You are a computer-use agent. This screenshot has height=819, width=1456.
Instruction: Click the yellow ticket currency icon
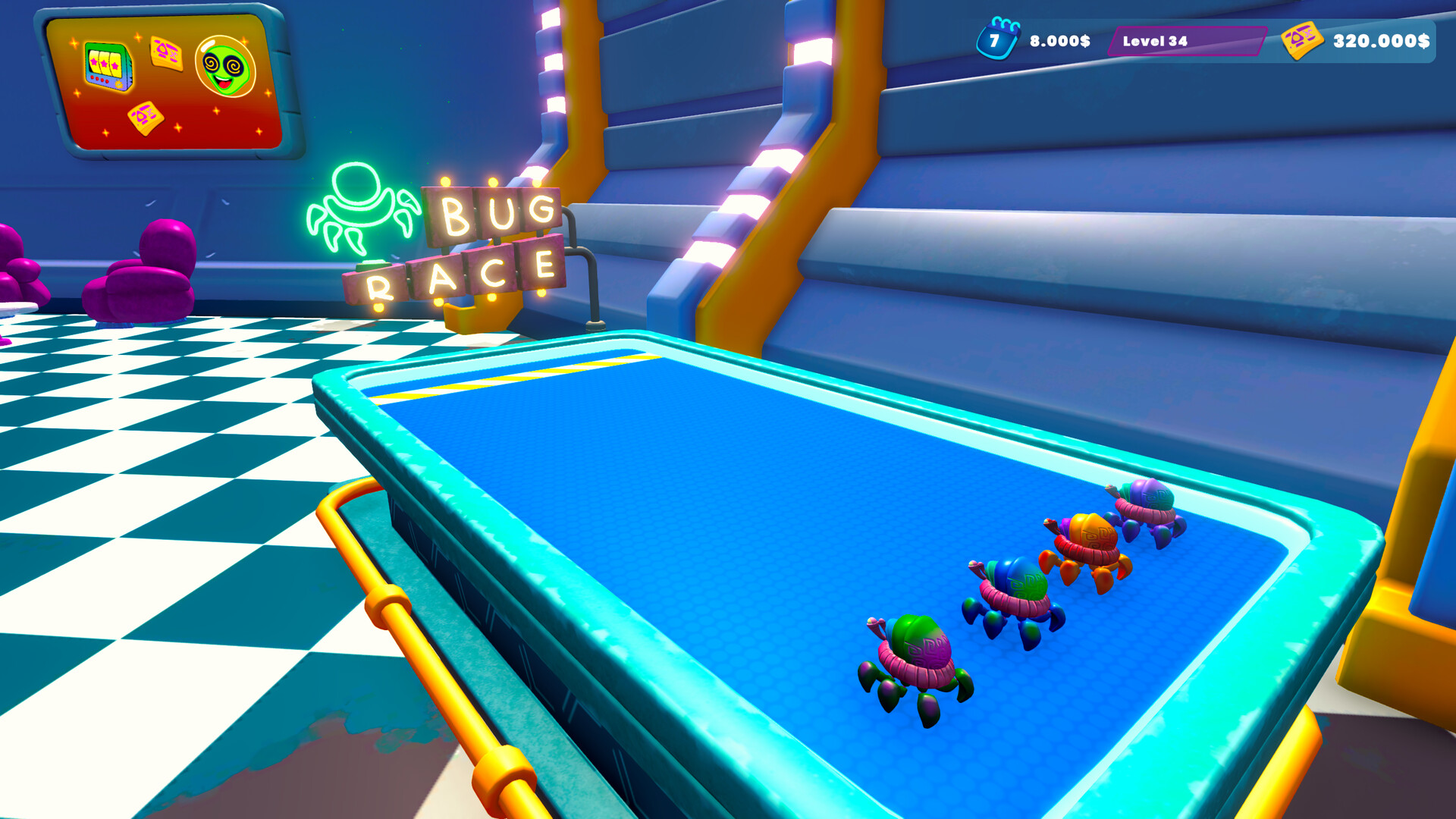pos(1301,40)
